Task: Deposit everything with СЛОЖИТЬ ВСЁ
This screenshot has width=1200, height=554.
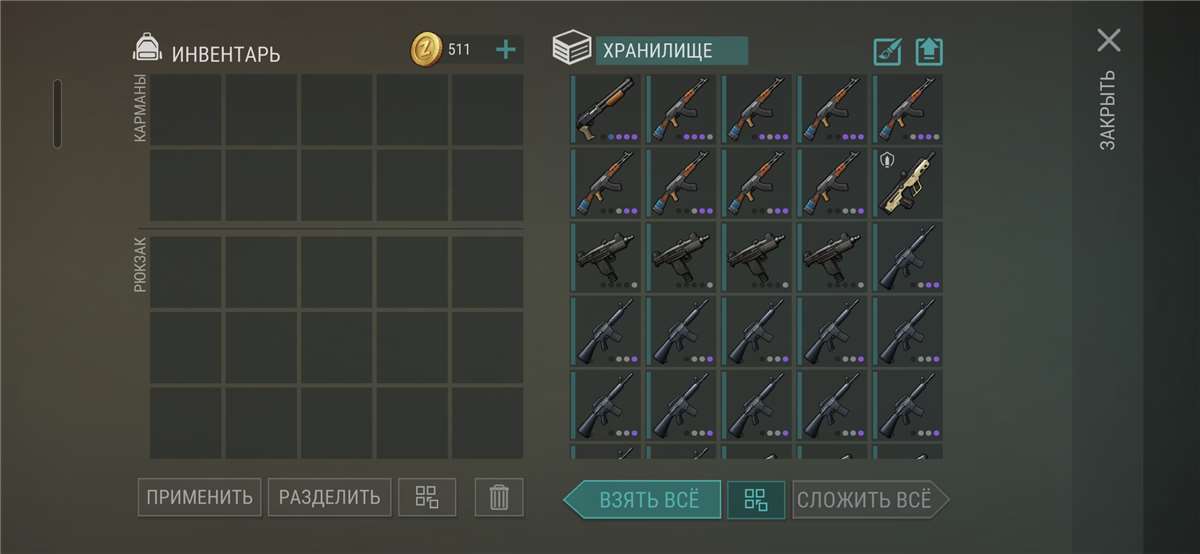Action: pyautogui.click(x=867, y=499)
